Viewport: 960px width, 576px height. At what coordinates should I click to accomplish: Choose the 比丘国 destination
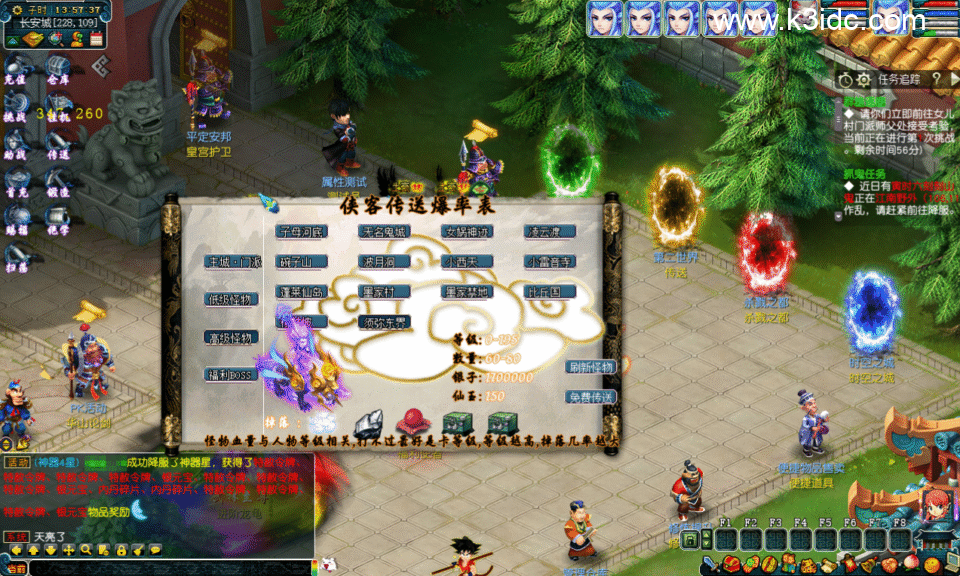click(x=550, y=292)
